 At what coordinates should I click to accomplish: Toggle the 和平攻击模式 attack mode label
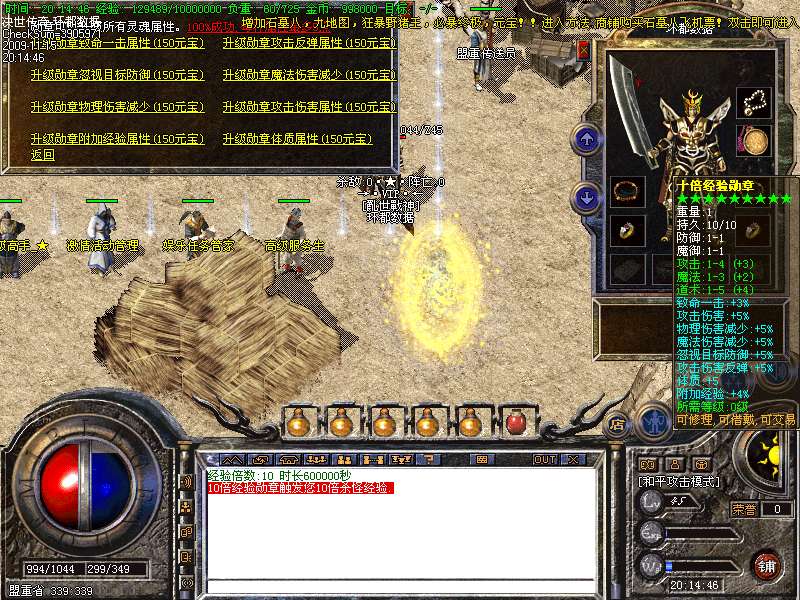(682, 482)
